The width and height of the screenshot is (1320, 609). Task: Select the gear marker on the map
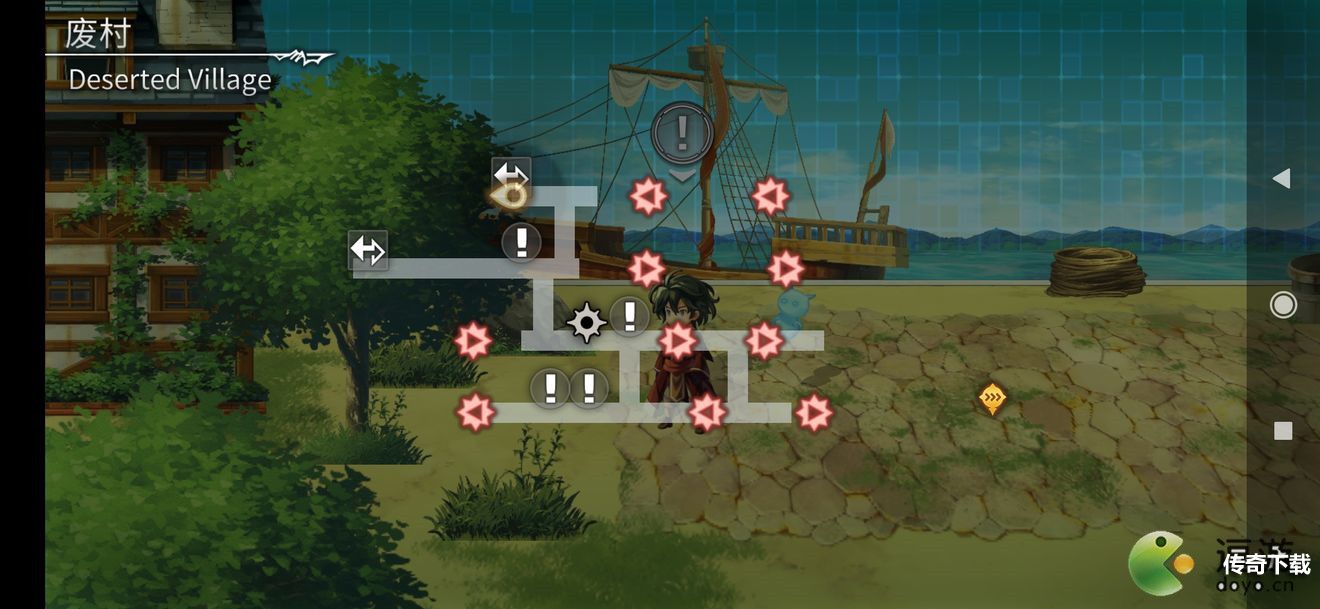pyautogui.click(x=586, y=322)
